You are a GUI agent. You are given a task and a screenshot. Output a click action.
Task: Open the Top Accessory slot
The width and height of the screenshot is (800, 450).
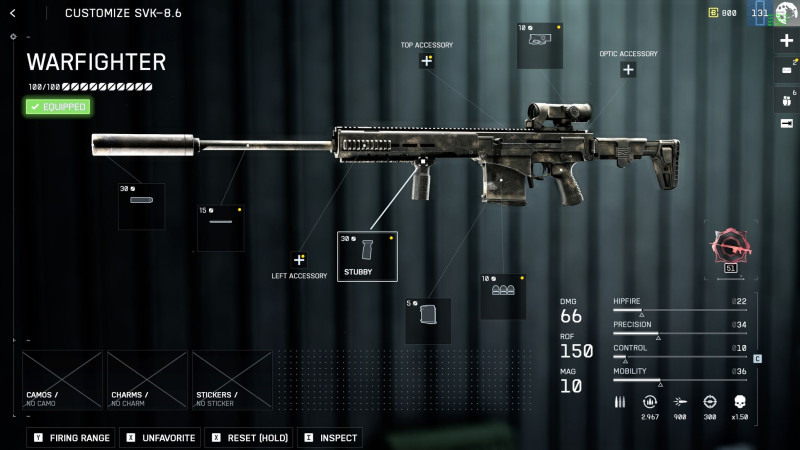coord(427,61)
